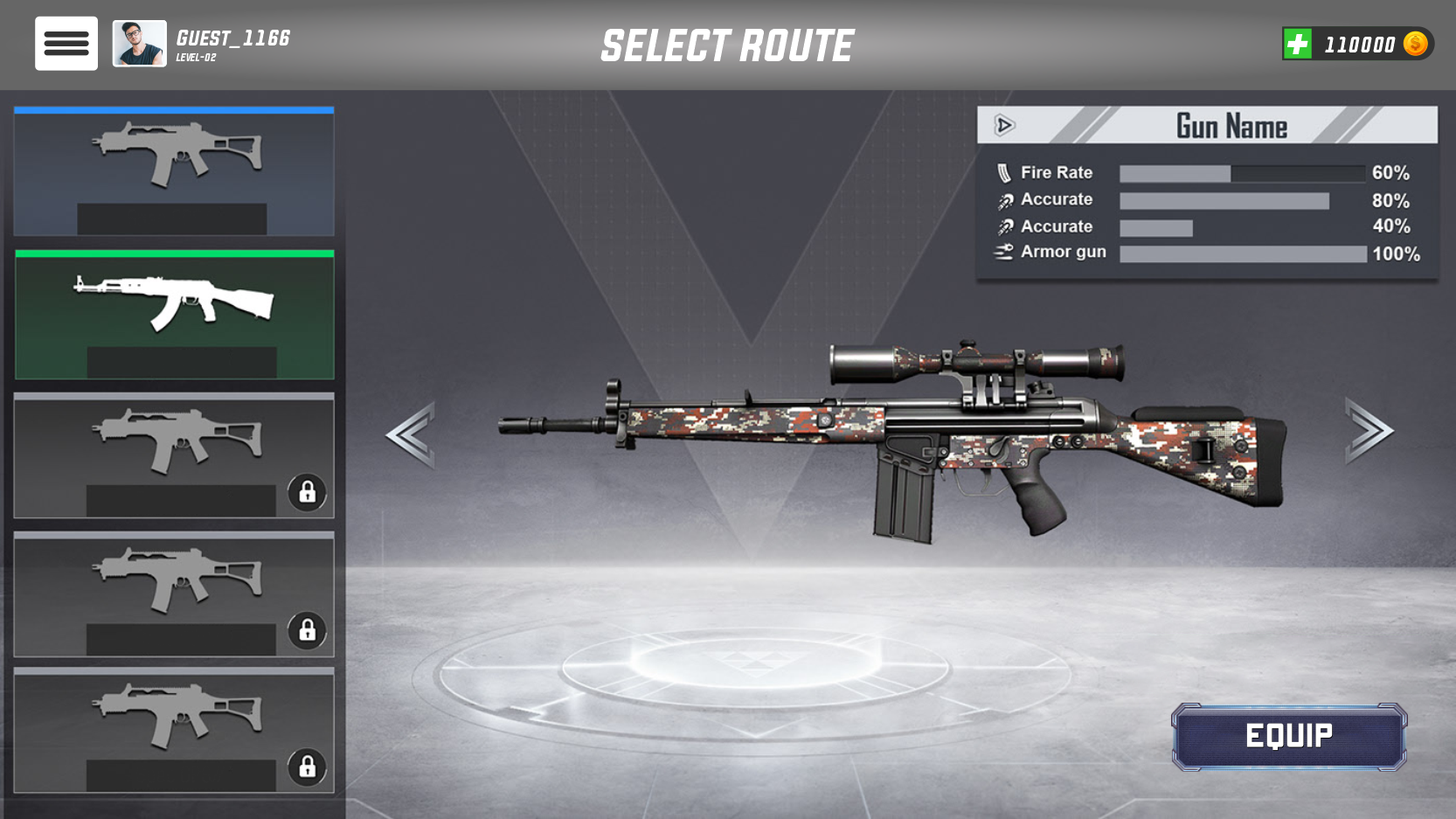Open the hamburger menu
Screen dimensions: 1456x819
pyautogui.click(x=66, y=43)
